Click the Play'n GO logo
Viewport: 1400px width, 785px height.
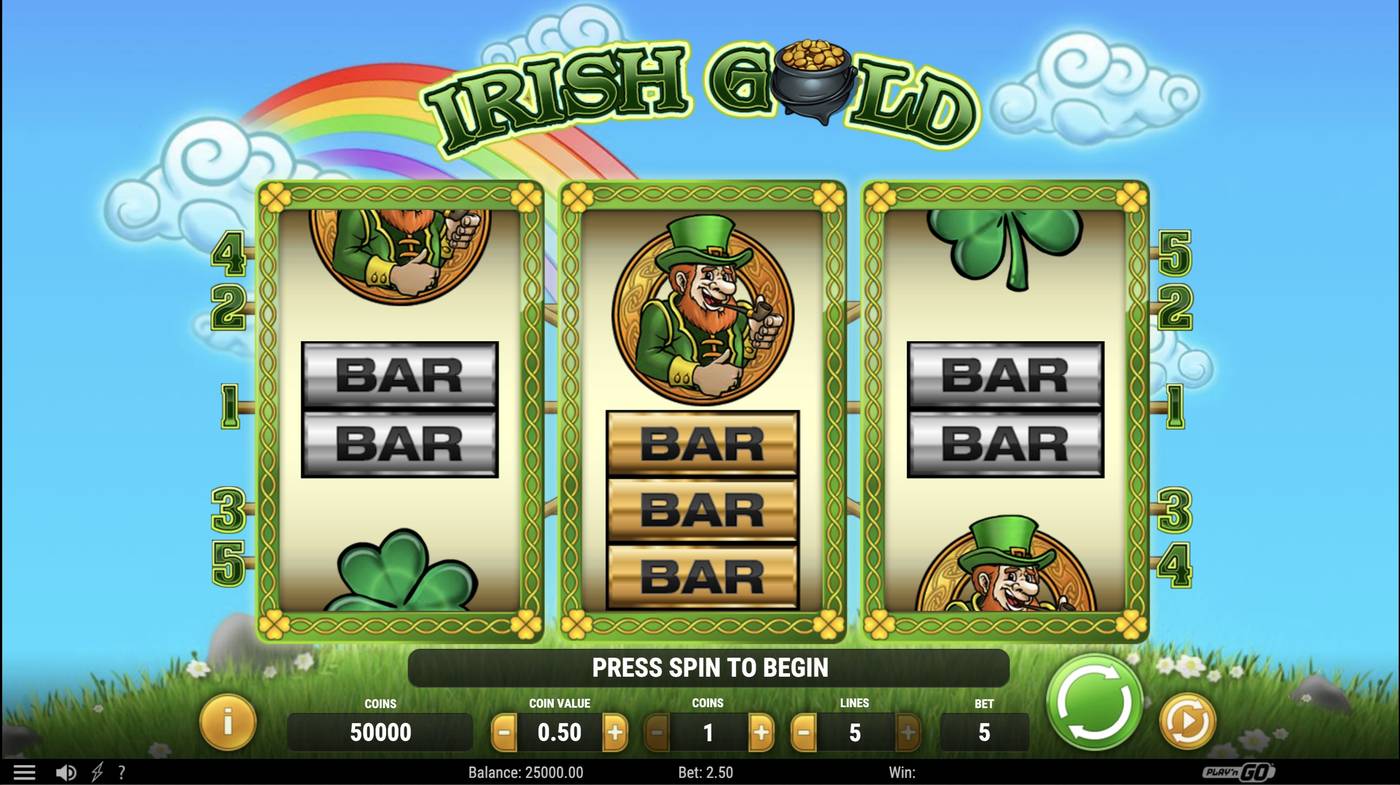click(1239, 771)
